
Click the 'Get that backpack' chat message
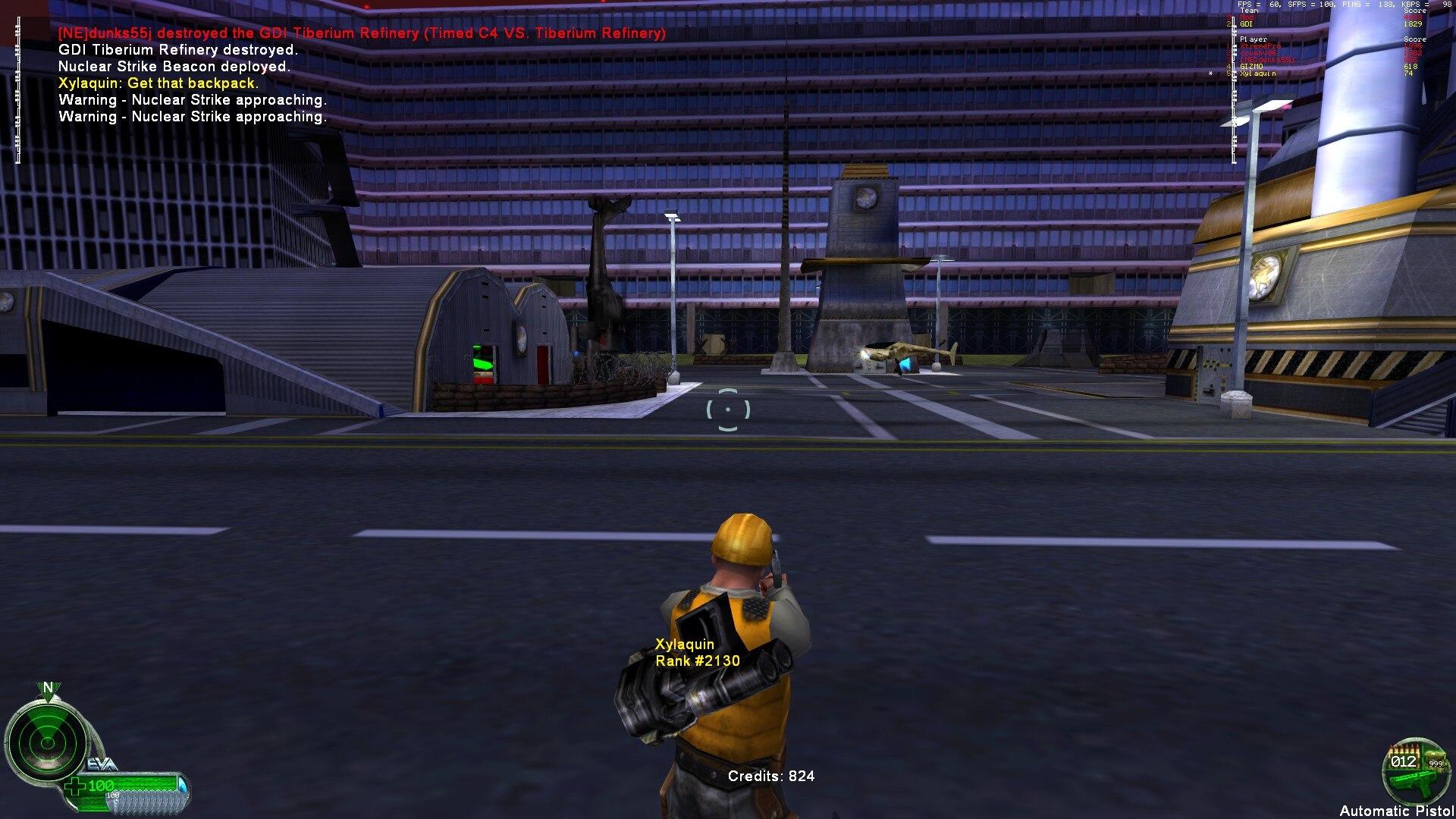[157, 83]
